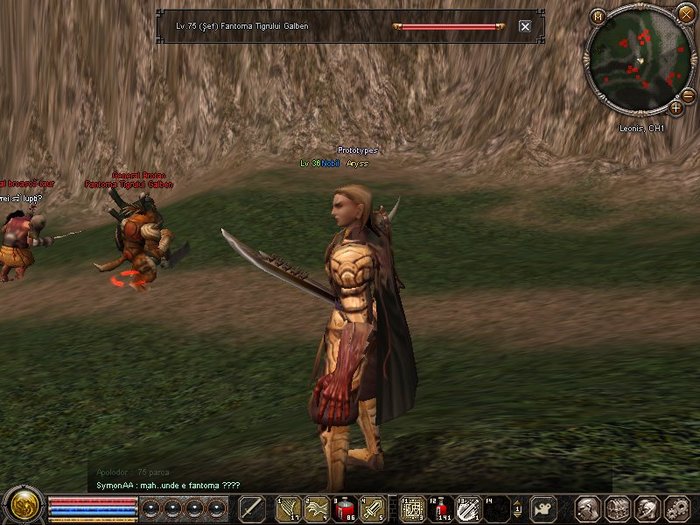Image resolution: width=700 pixels, height=525 pixels.
Task: Zoom in the minimap with the plus button
Action: tap(676, 105)
